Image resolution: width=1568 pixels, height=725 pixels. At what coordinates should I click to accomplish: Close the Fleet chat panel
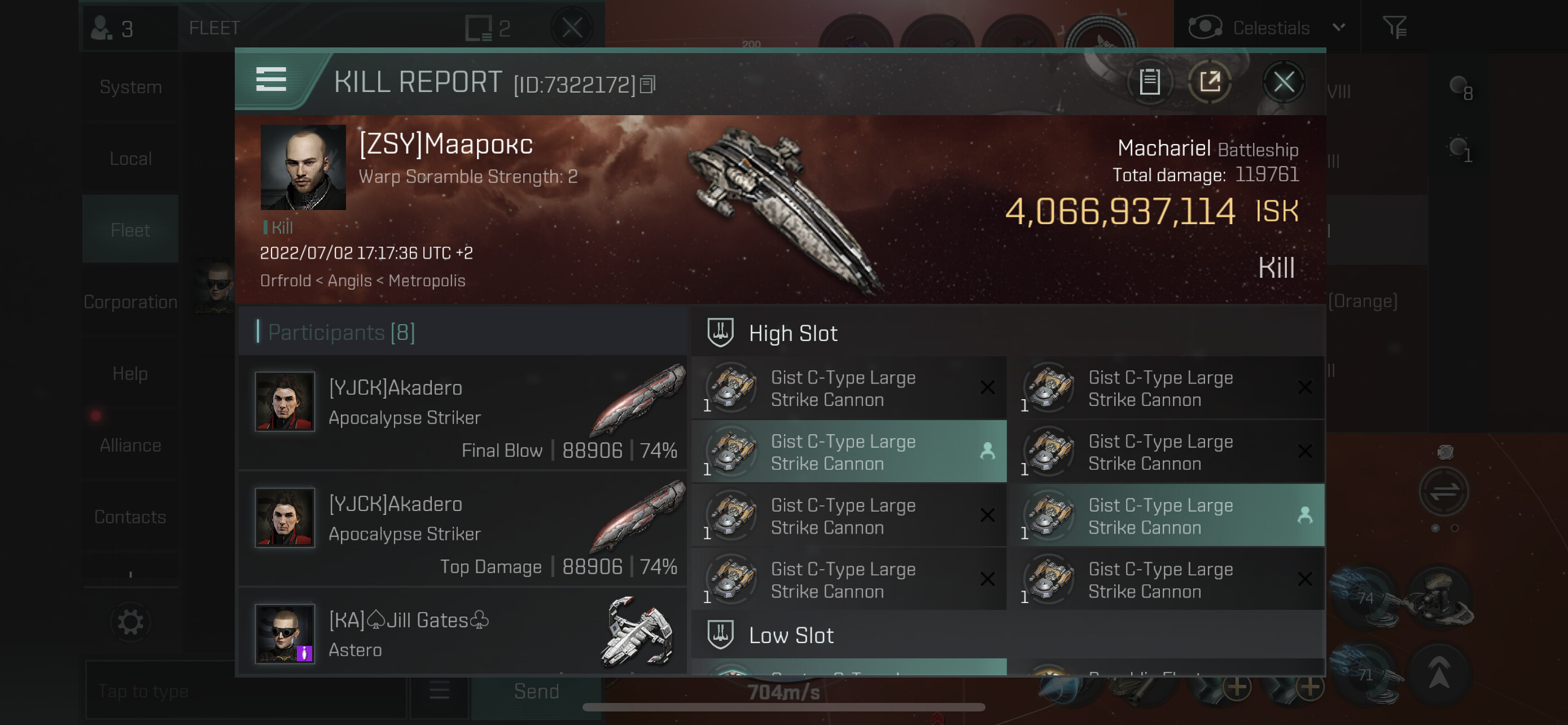[572, 28]
